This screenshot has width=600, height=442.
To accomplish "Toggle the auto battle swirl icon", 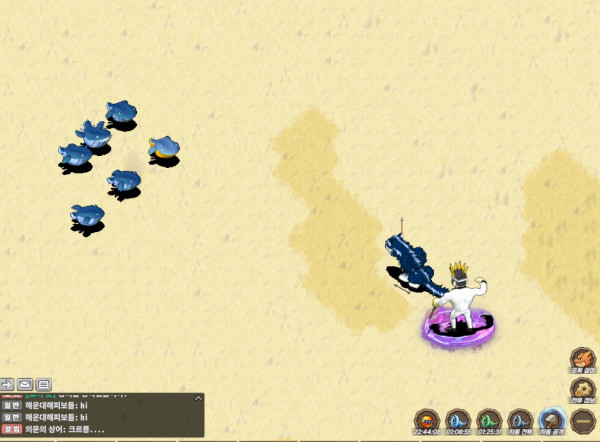I will 520,421.
